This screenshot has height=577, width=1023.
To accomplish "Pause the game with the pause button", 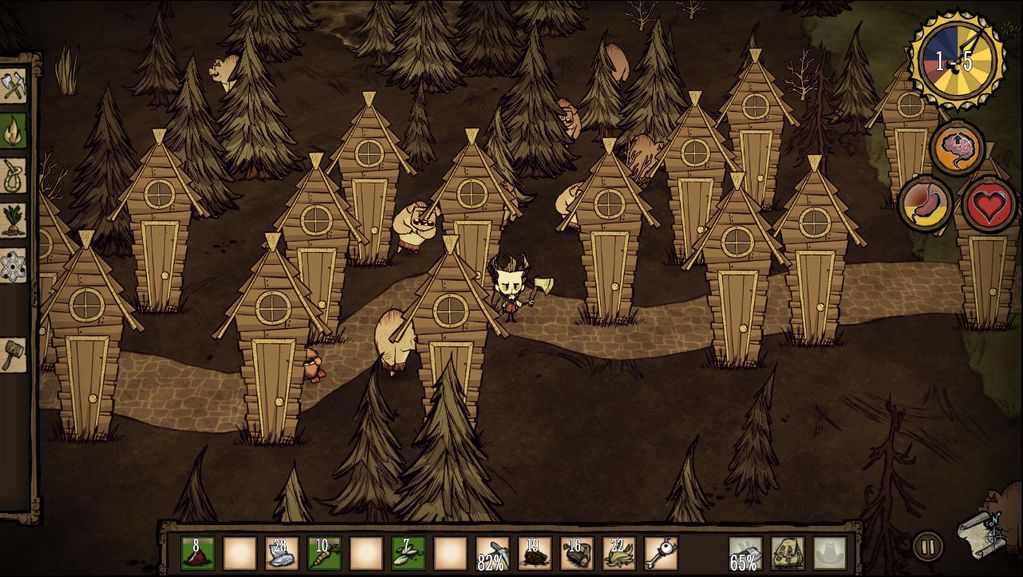I will [x=927, y=546].
